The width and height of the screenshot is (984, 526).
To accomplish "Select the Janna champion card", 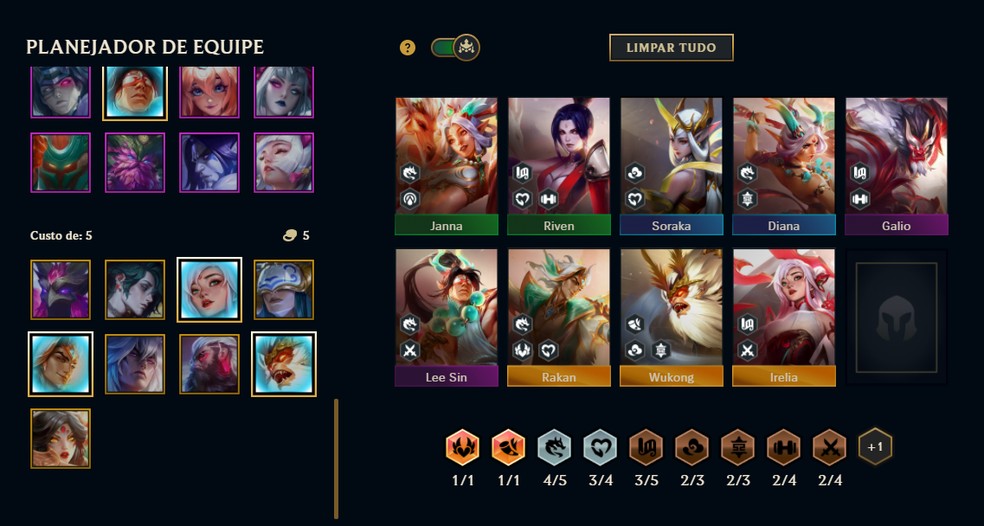I will [446, 166].
